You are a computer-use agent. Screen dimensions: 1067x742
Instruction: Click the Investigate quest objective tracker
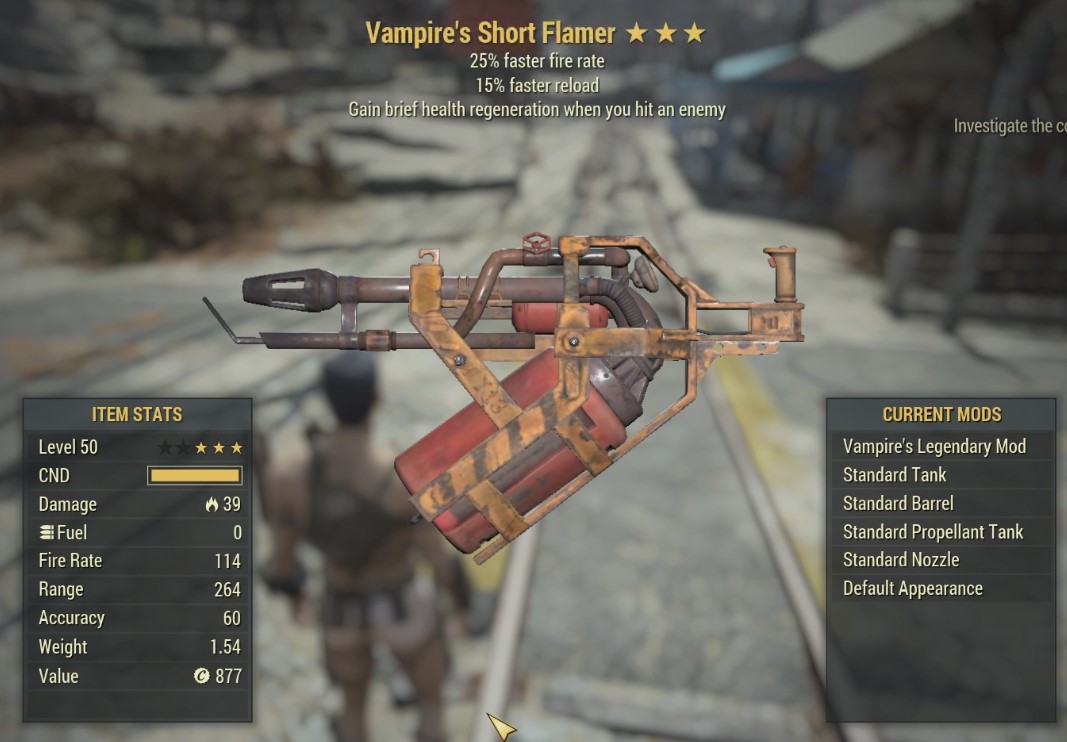click(1008, 126)
